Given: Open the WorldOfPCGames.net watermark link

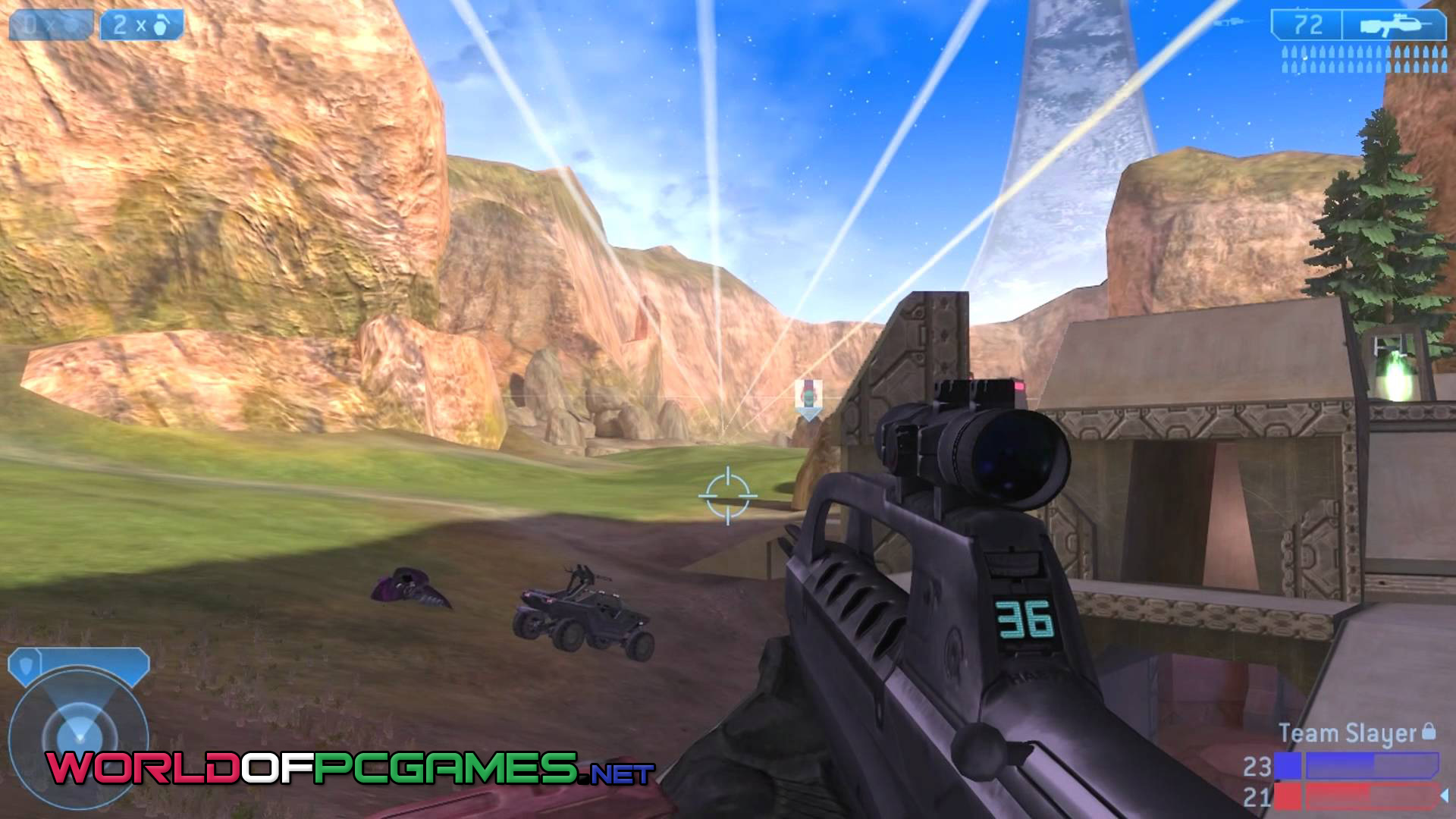Looking at the screenshot, I should (x=349, y=769).
